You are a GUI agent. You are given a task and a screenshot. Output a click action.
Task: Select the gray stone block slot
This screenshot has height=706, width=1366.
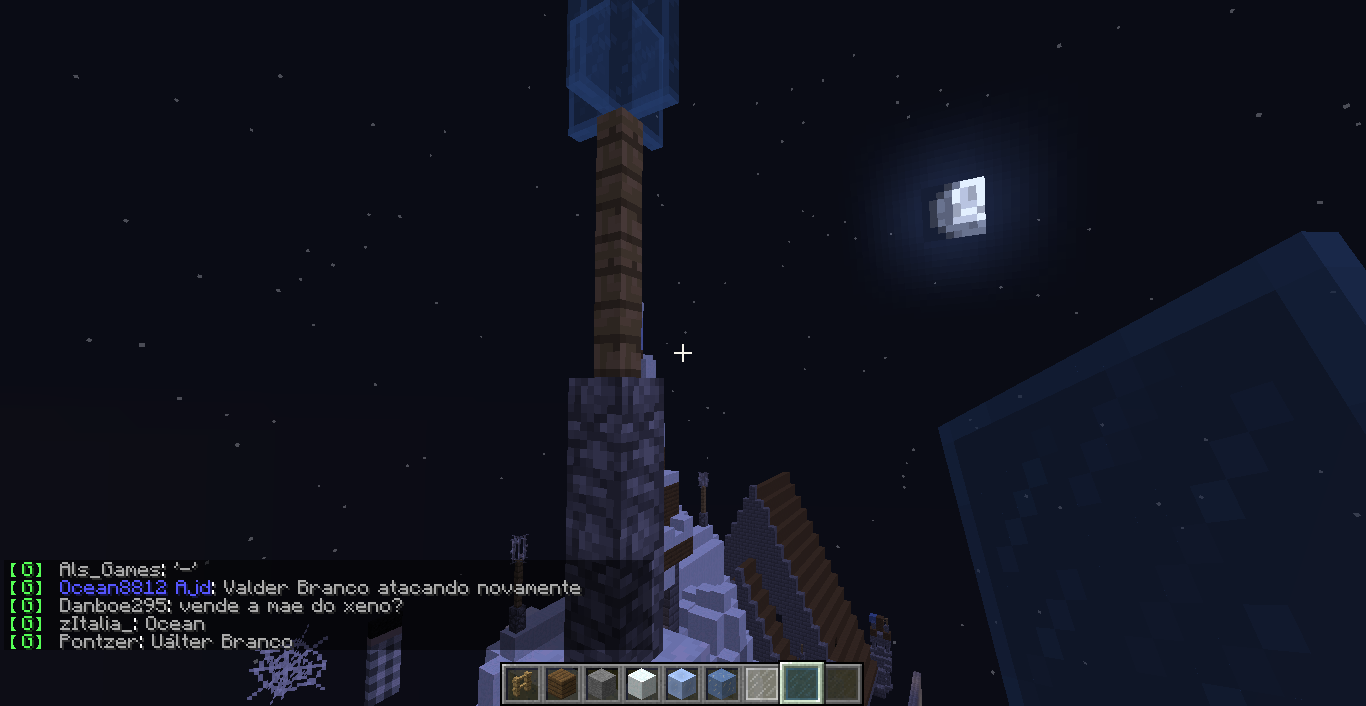602,684
